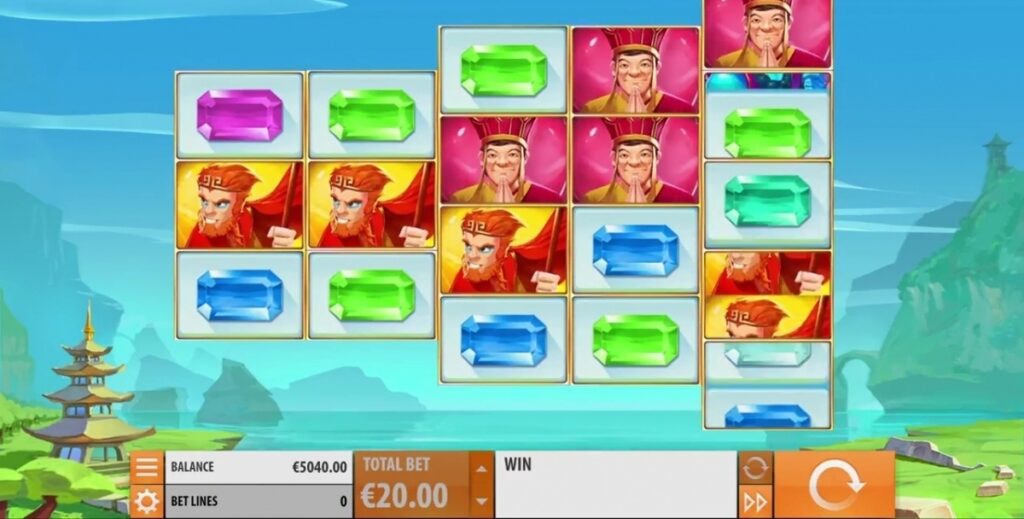This screenshot has height=519, width=1024.
Task: Spin the reels with the orange button
Action: [x=834, y=485]
